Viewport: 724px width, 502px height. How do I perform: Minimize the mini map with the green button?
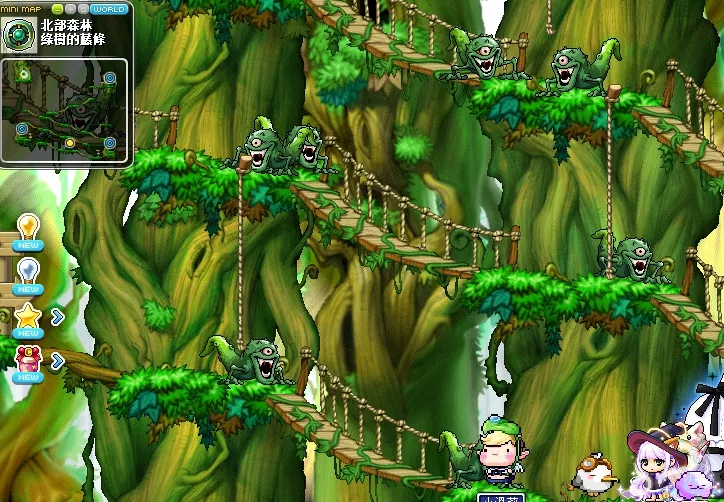tap(57, 9)
